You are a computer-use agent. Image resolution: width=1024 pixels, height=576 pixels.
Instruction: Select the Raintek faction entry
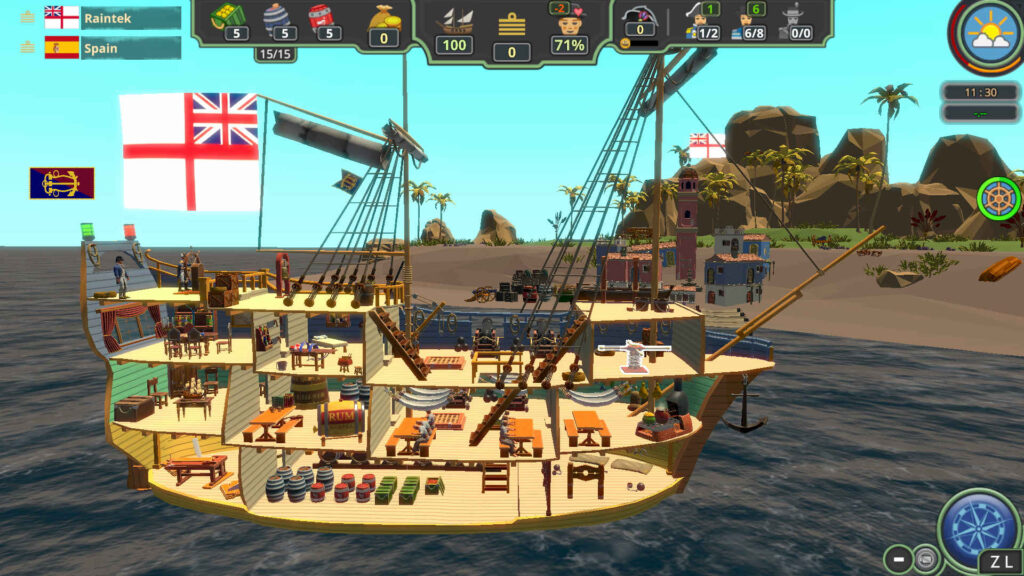pyautogui.click(x=112, y=18)
